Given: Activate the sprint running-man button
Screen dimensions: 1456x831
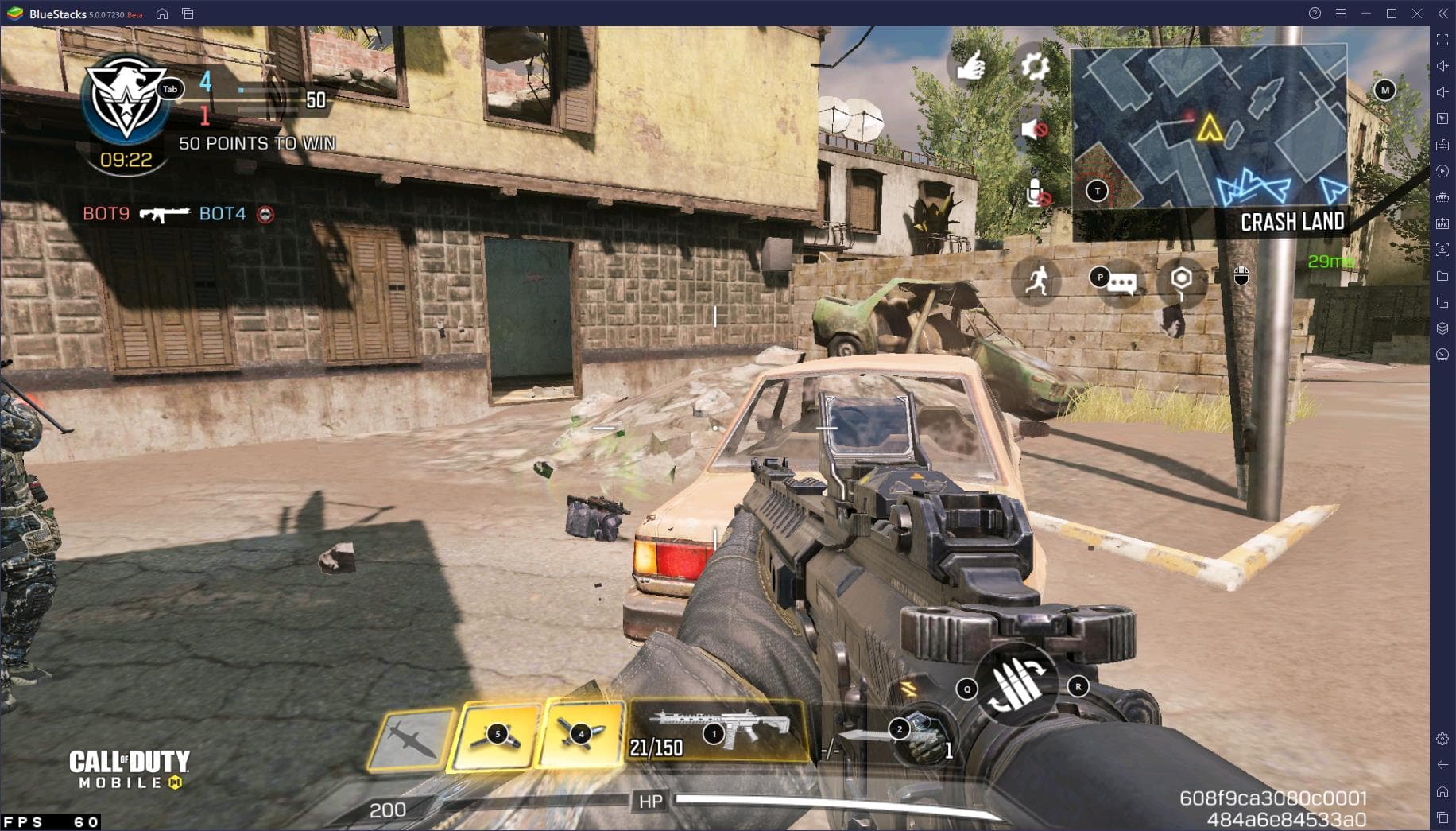Looking at the screenshot, I should (x=1036, y=281).
